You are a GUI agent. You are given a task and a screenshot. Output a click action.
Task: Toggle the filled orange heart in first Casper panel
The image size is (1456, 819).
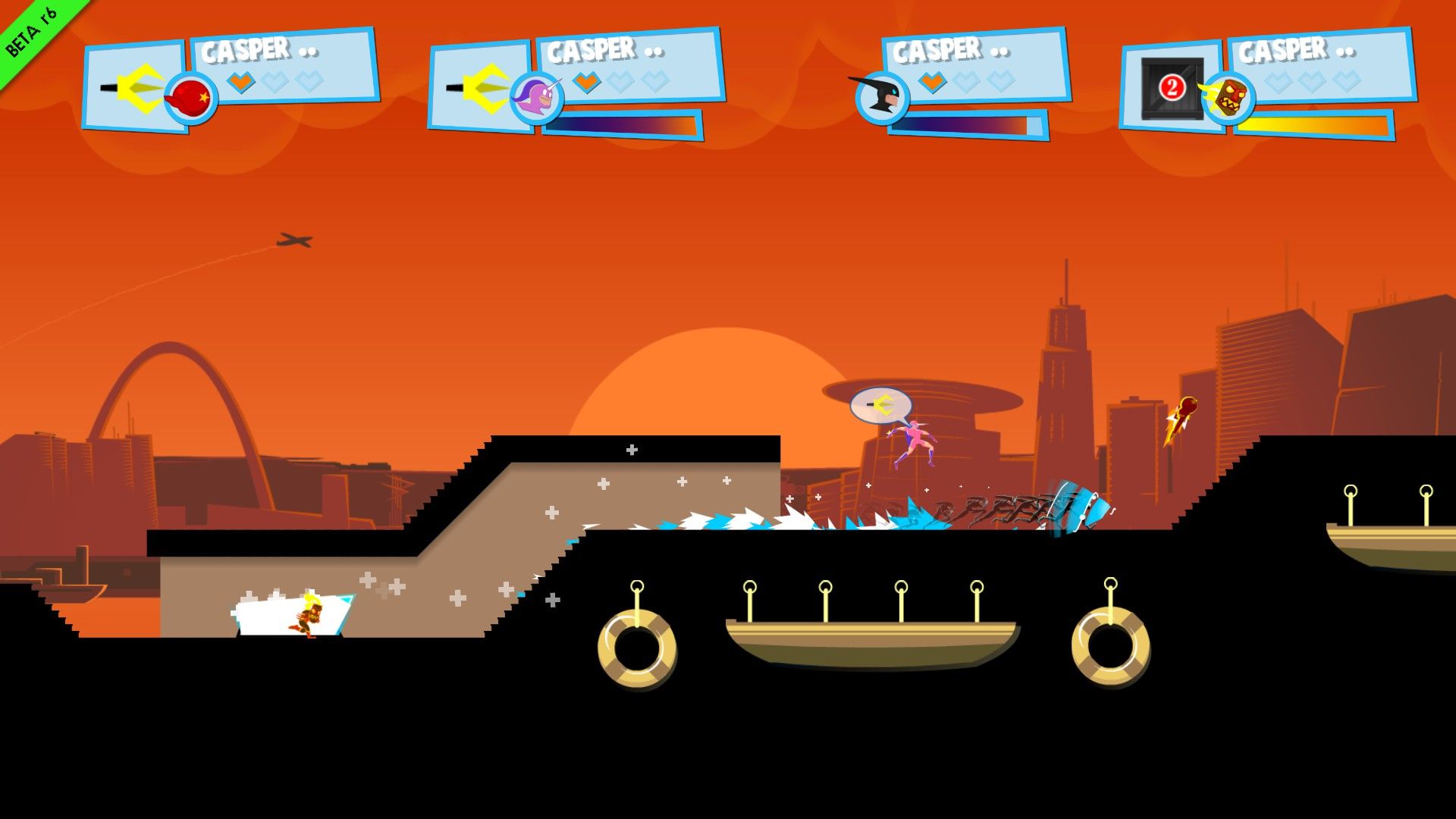point(240,80)
